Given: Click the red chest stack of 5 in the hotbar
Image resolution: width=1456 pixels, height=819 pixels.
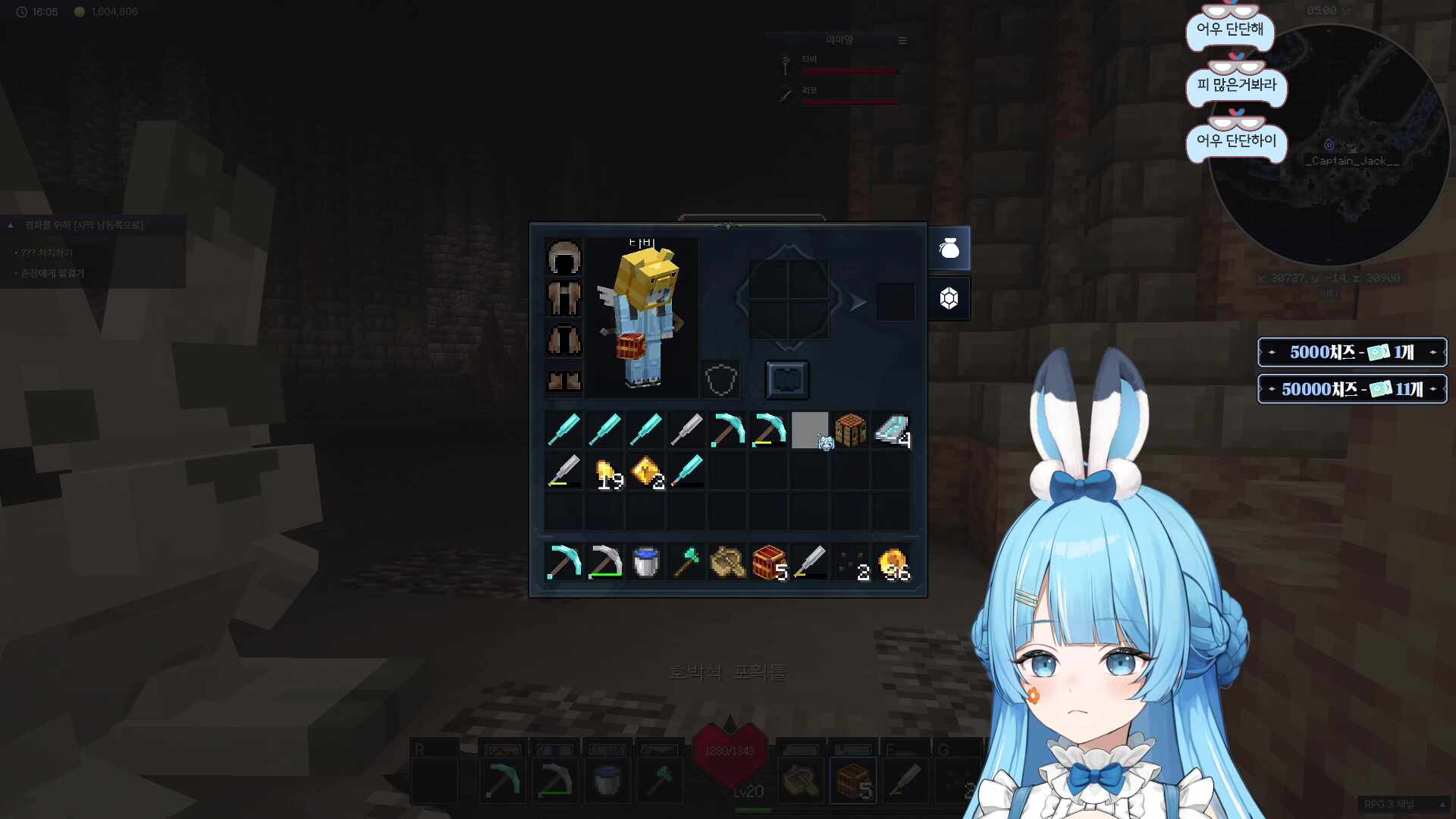Looking at the screenshot, I should (769, 562).
